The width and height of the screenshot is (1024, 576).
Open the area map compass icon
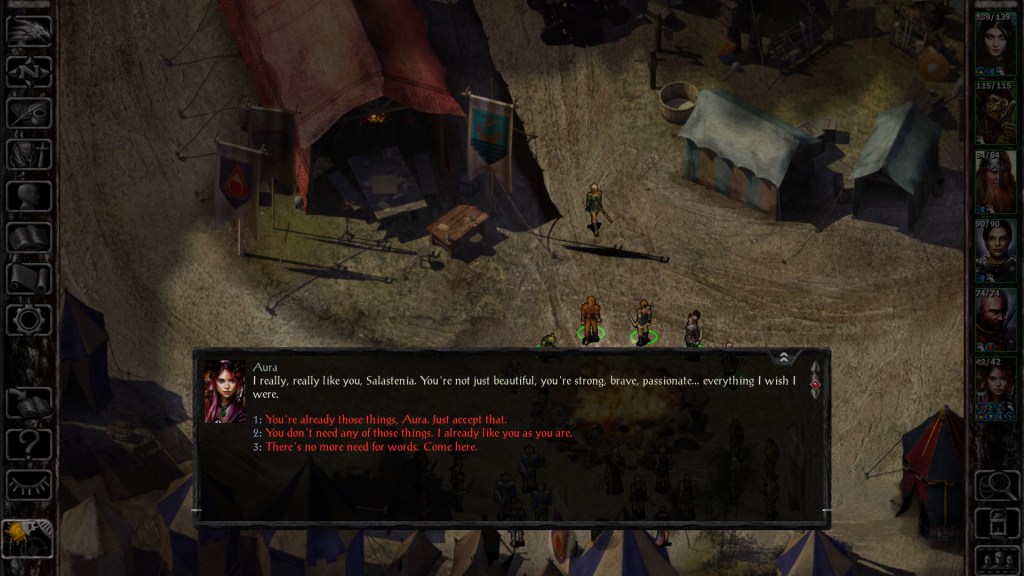point(29,71)
